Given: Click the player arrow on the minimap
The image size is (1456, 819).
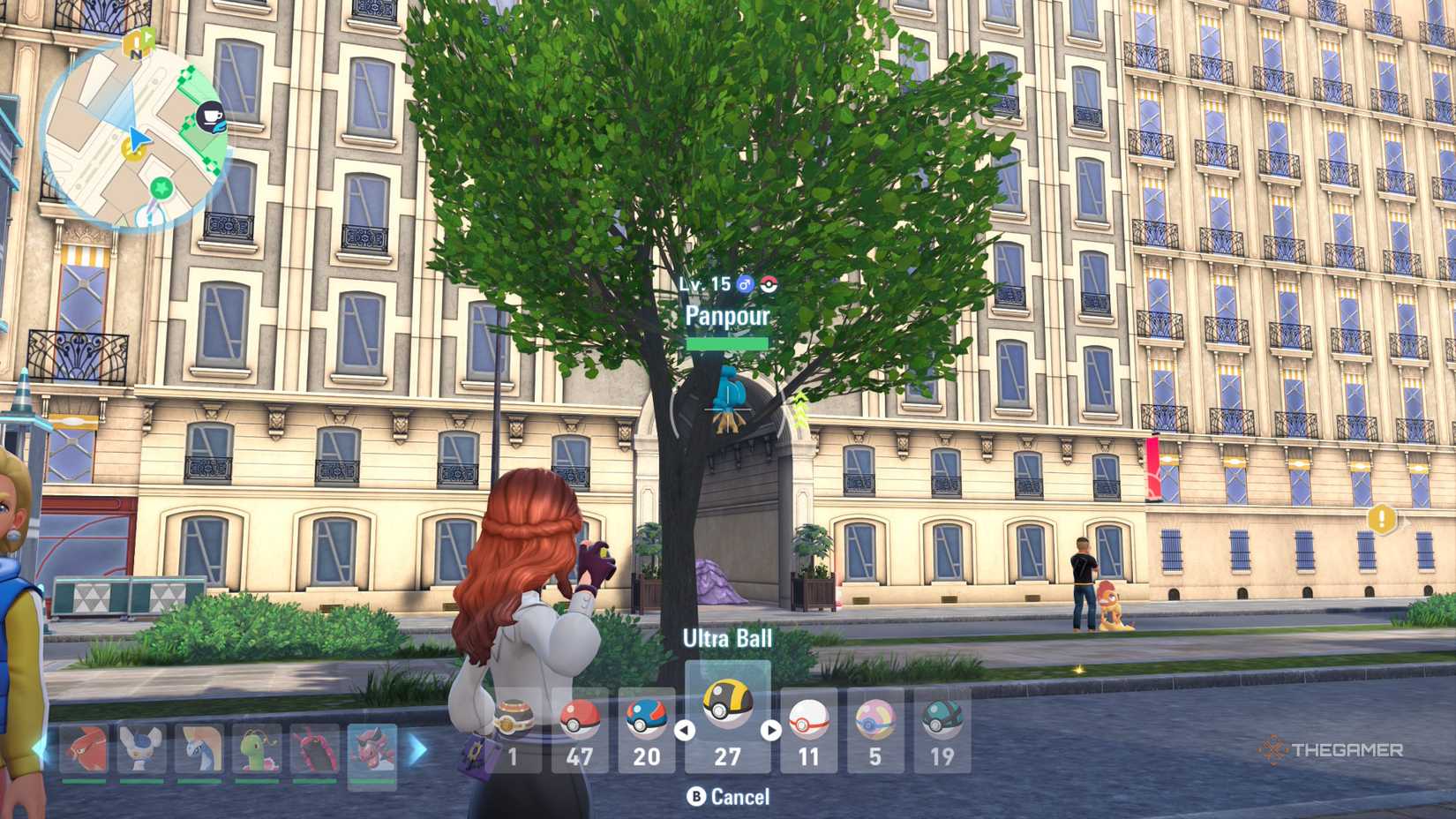Looking at the screenshot, I should (x=138, y=139).
